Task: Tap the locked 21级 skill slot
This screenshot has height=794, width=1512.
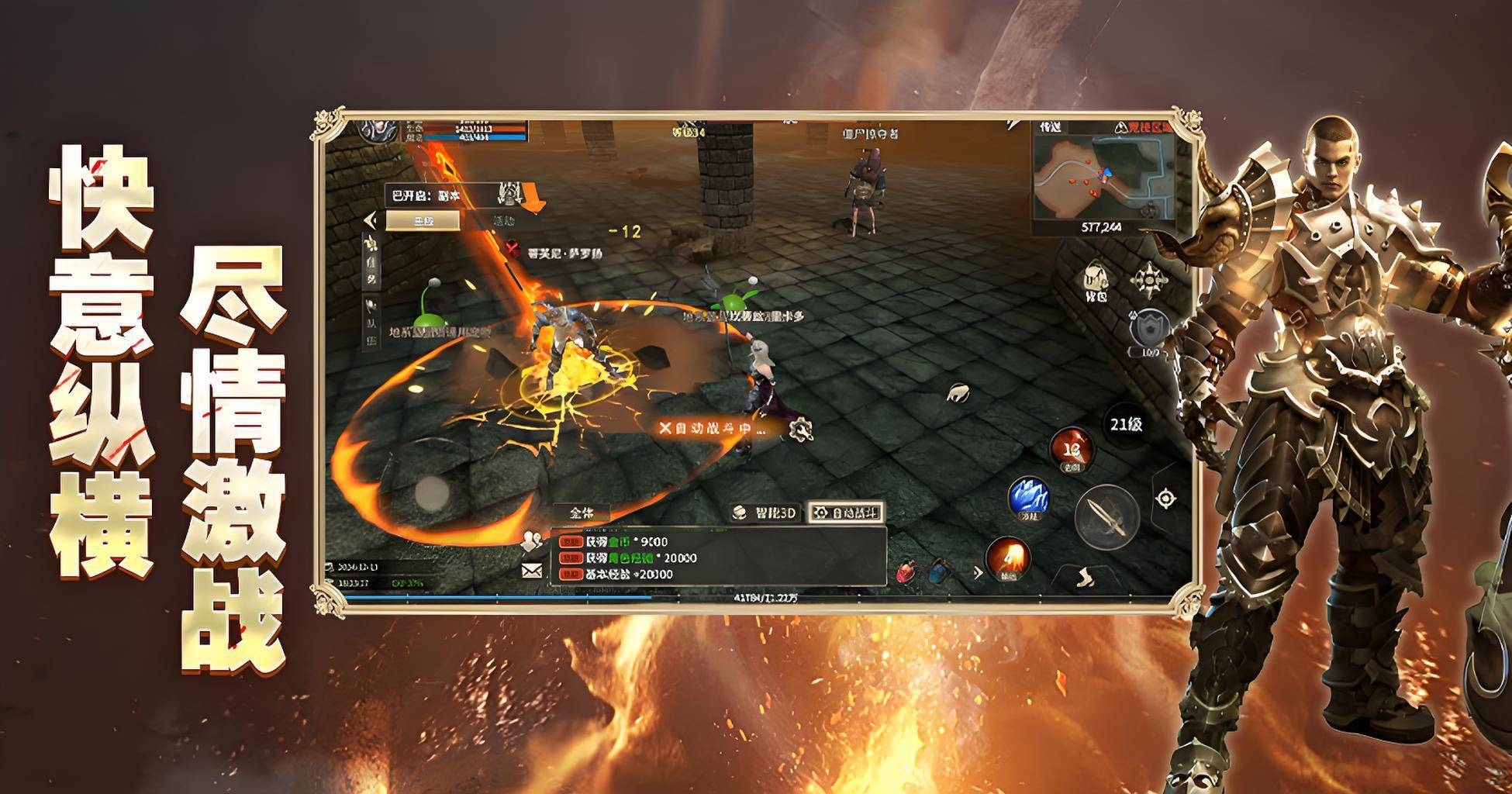Action: (1126, 425)
